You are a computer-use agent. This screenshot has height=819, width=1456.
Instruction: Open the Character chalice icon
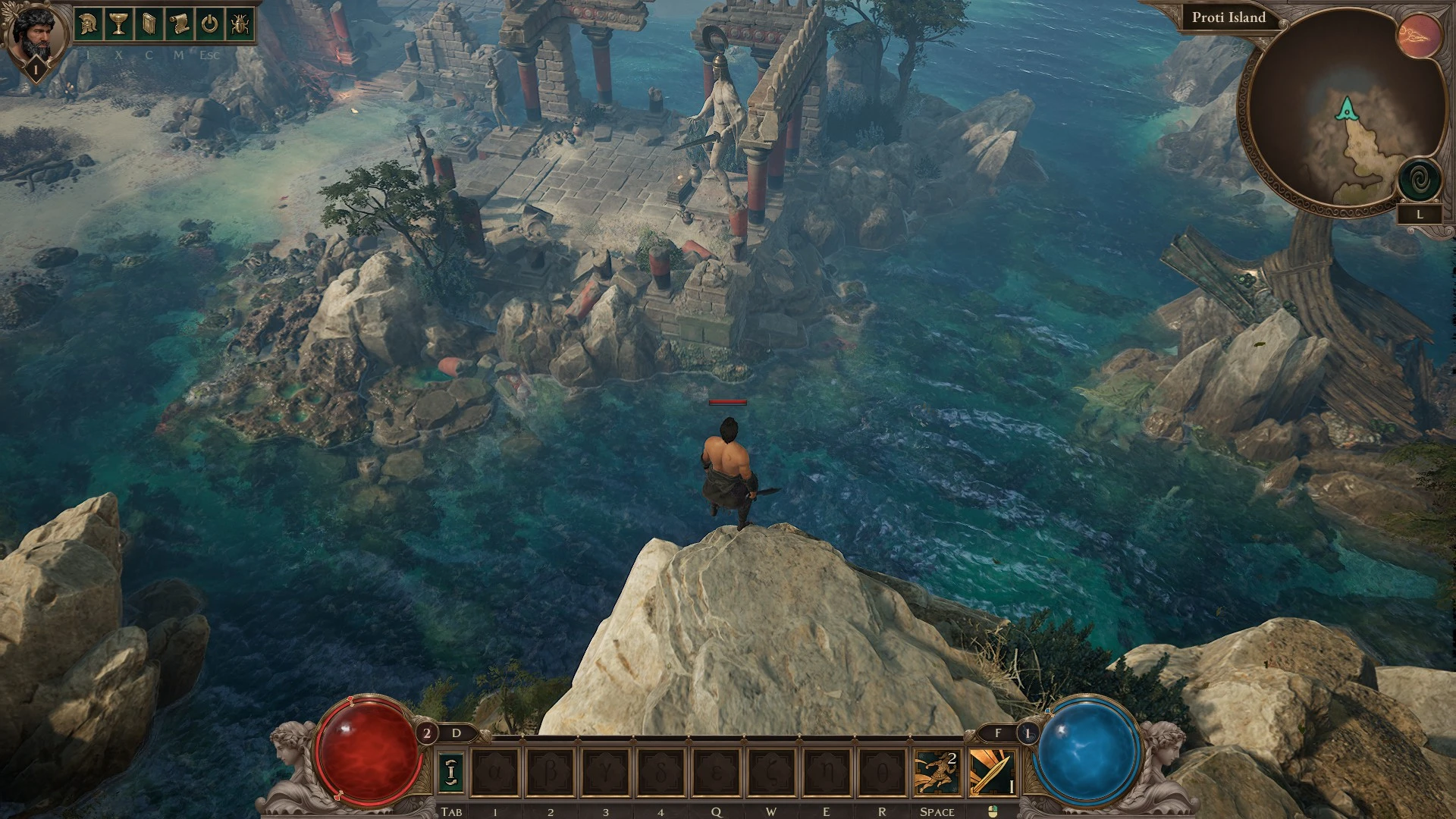(118, 25)
